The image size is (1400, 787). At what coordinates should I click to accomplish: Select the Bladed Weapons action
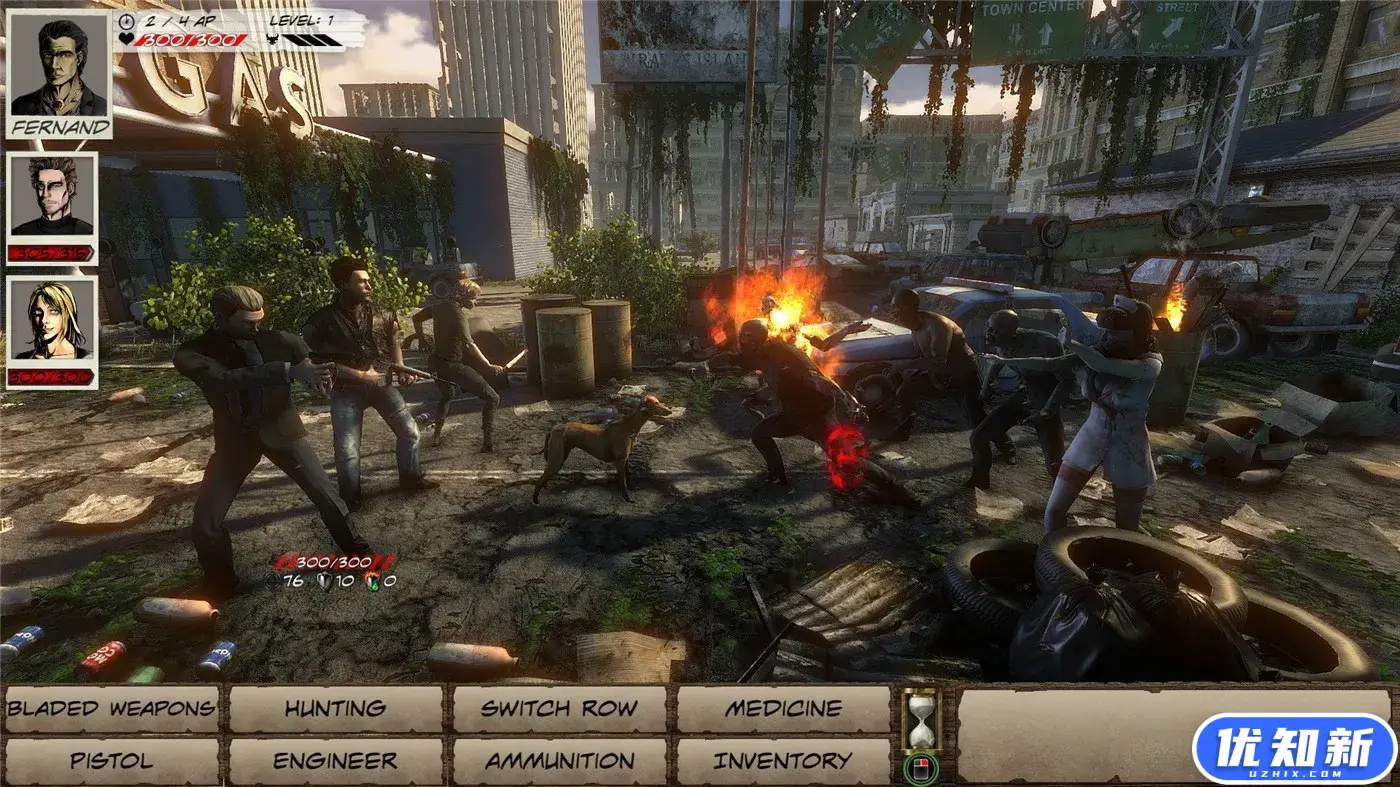tap(111, 709)
